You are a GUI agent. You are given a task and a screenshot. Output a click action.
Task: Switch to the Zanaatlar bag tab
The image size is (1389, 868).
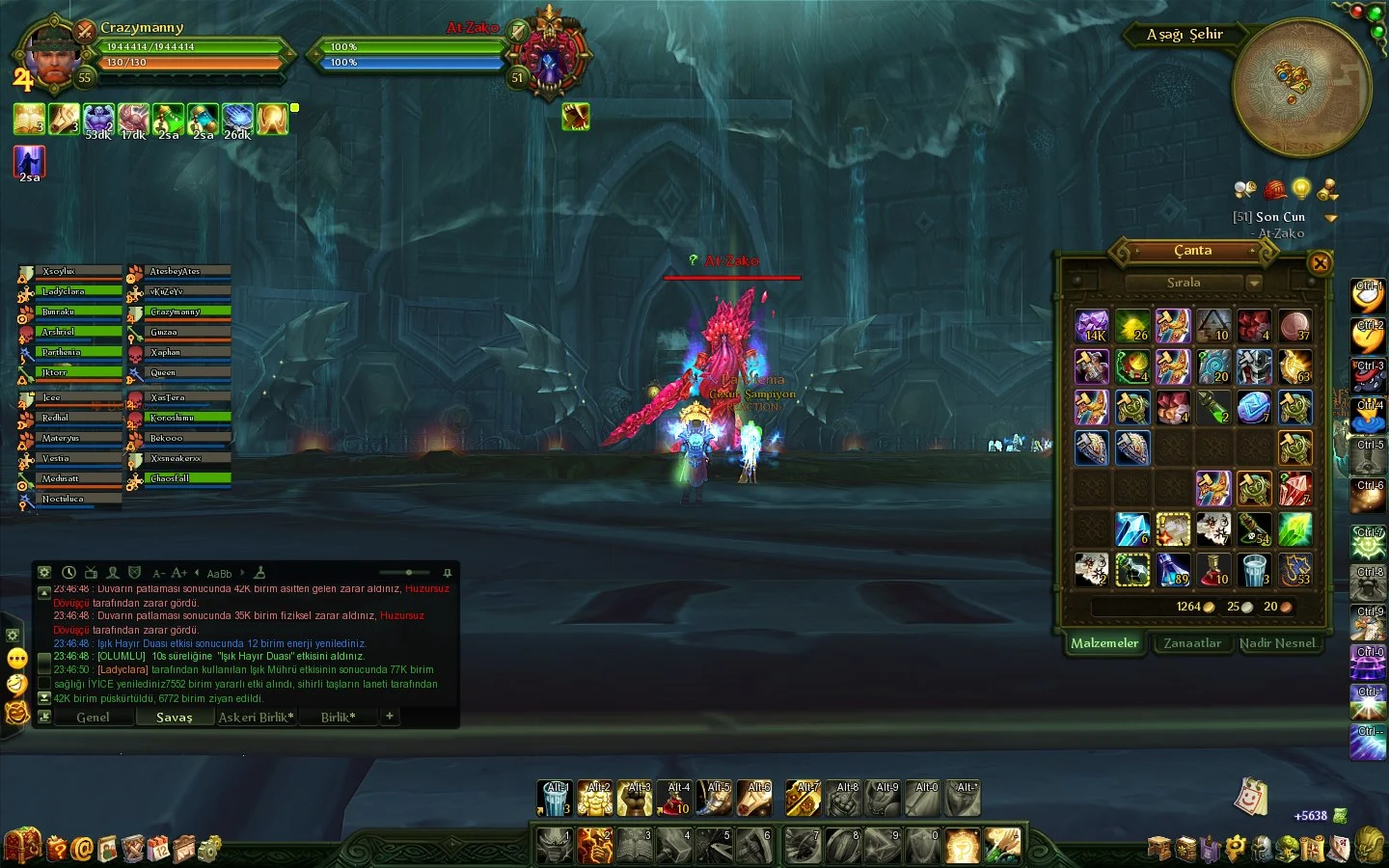click(x=1192, y=643)
